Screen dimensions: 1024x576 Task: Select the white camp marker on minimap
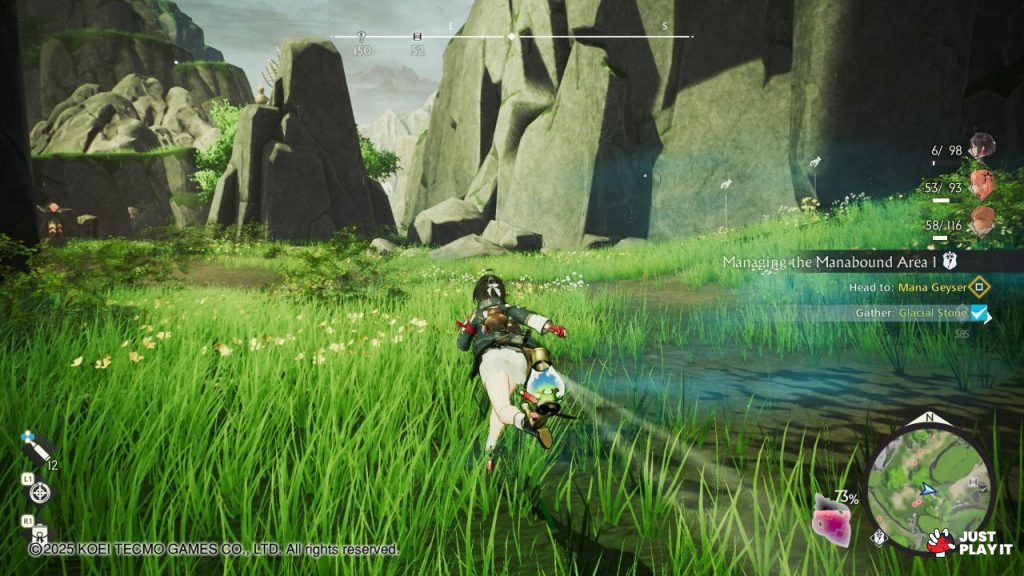pos(973,481)
